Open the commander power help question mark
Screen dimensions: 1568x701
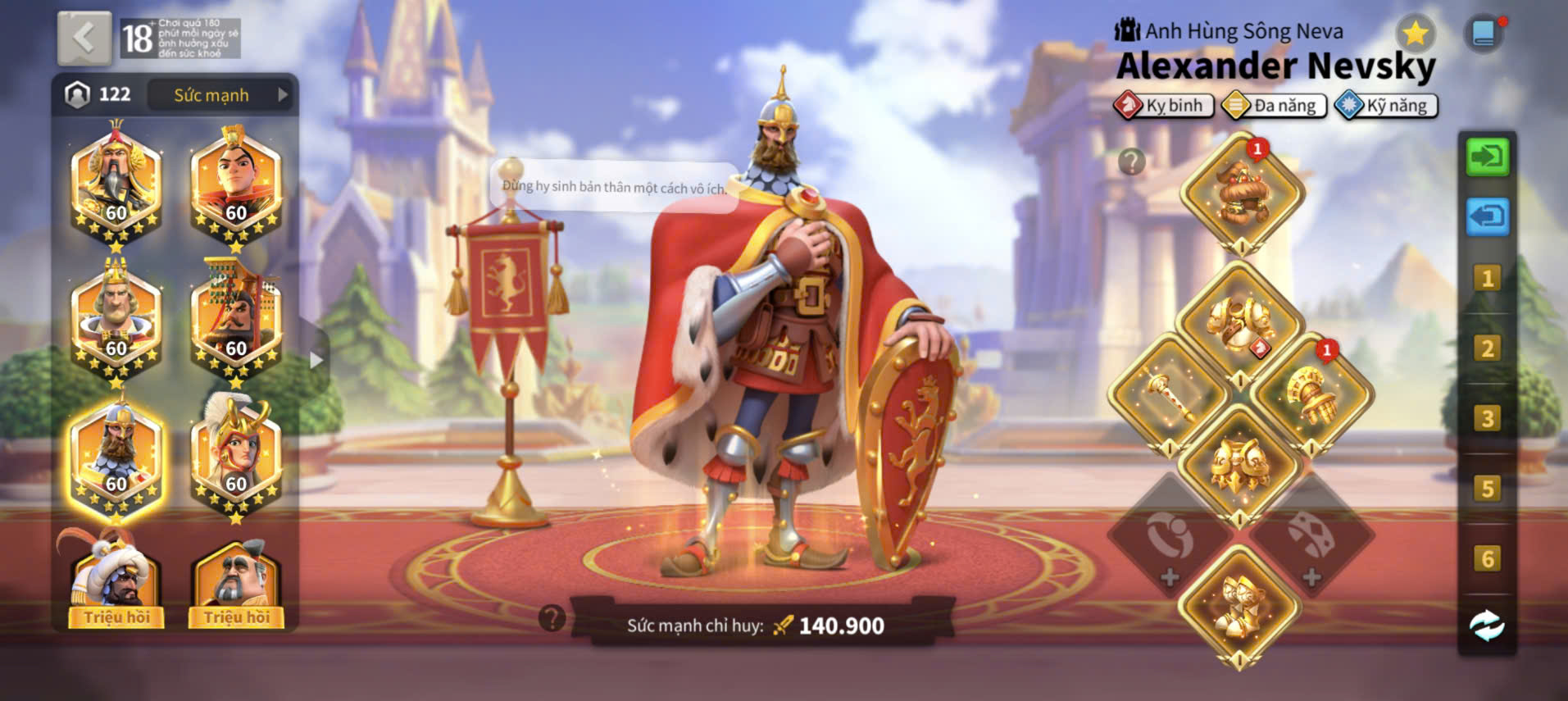click(x=552, y=618)
